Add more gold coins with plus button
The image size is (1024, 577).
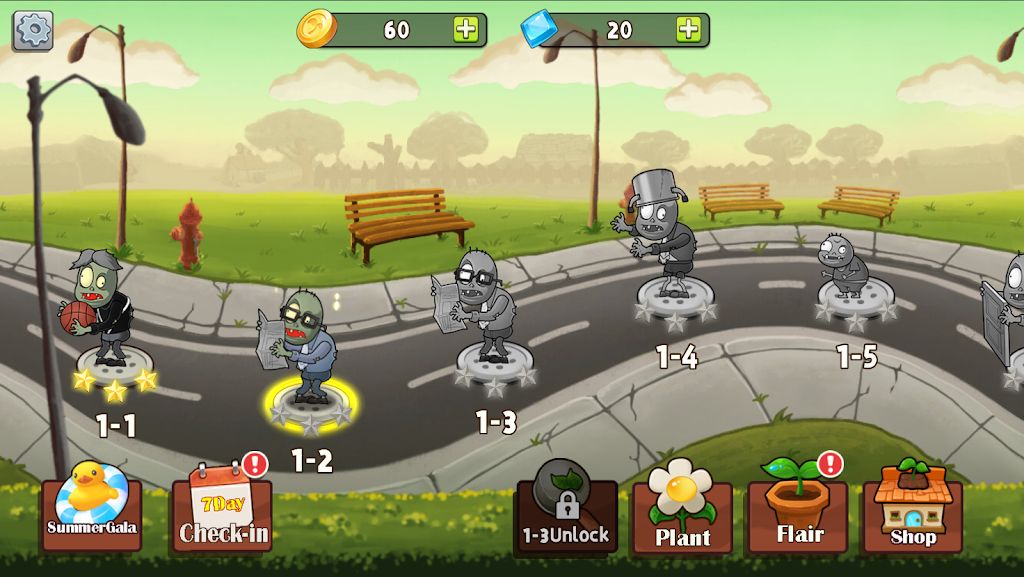click(466, 29)
